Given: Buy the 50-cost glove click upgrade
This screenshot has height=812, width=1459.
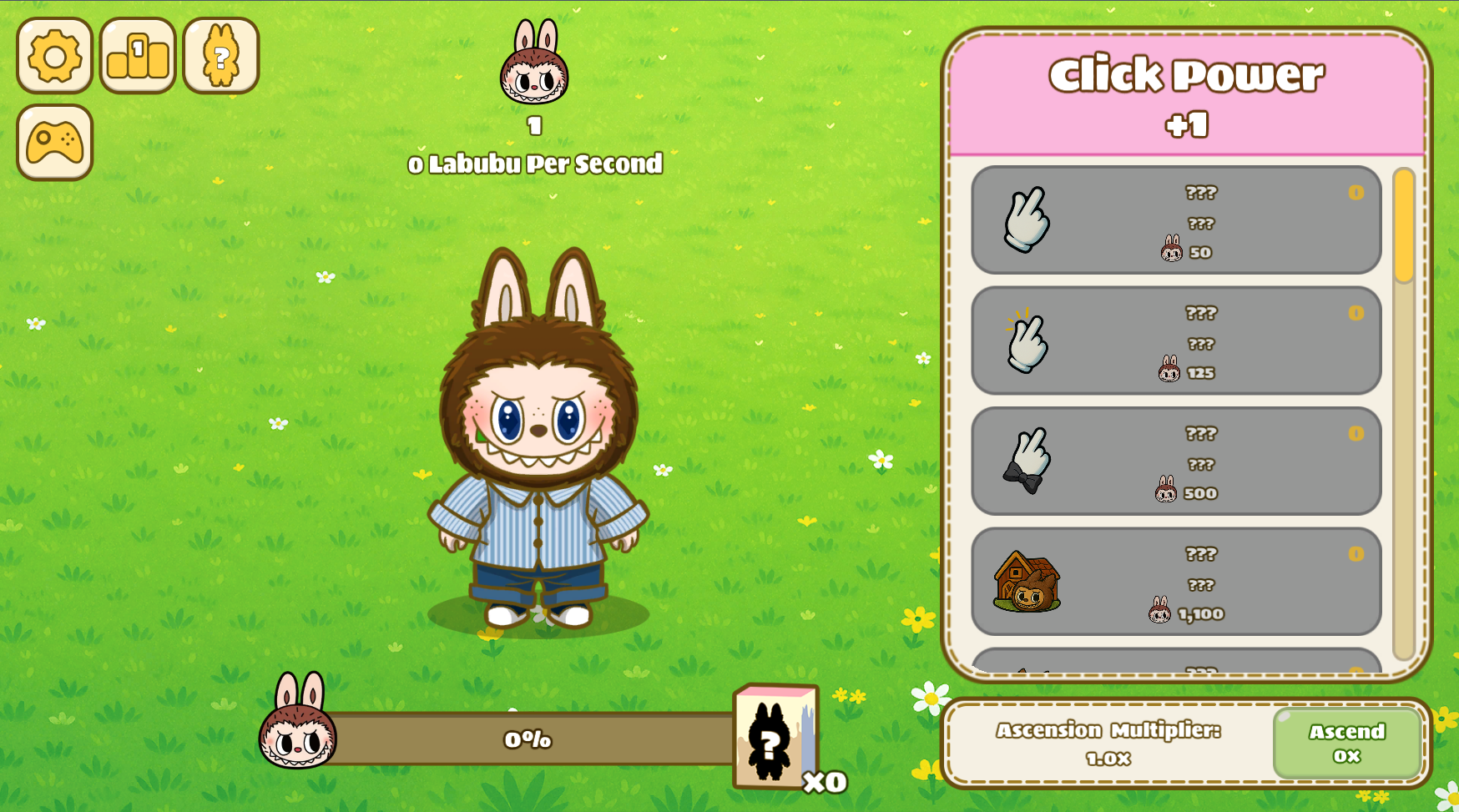Looking at the screenshot, I should (x=1175, y=220).
